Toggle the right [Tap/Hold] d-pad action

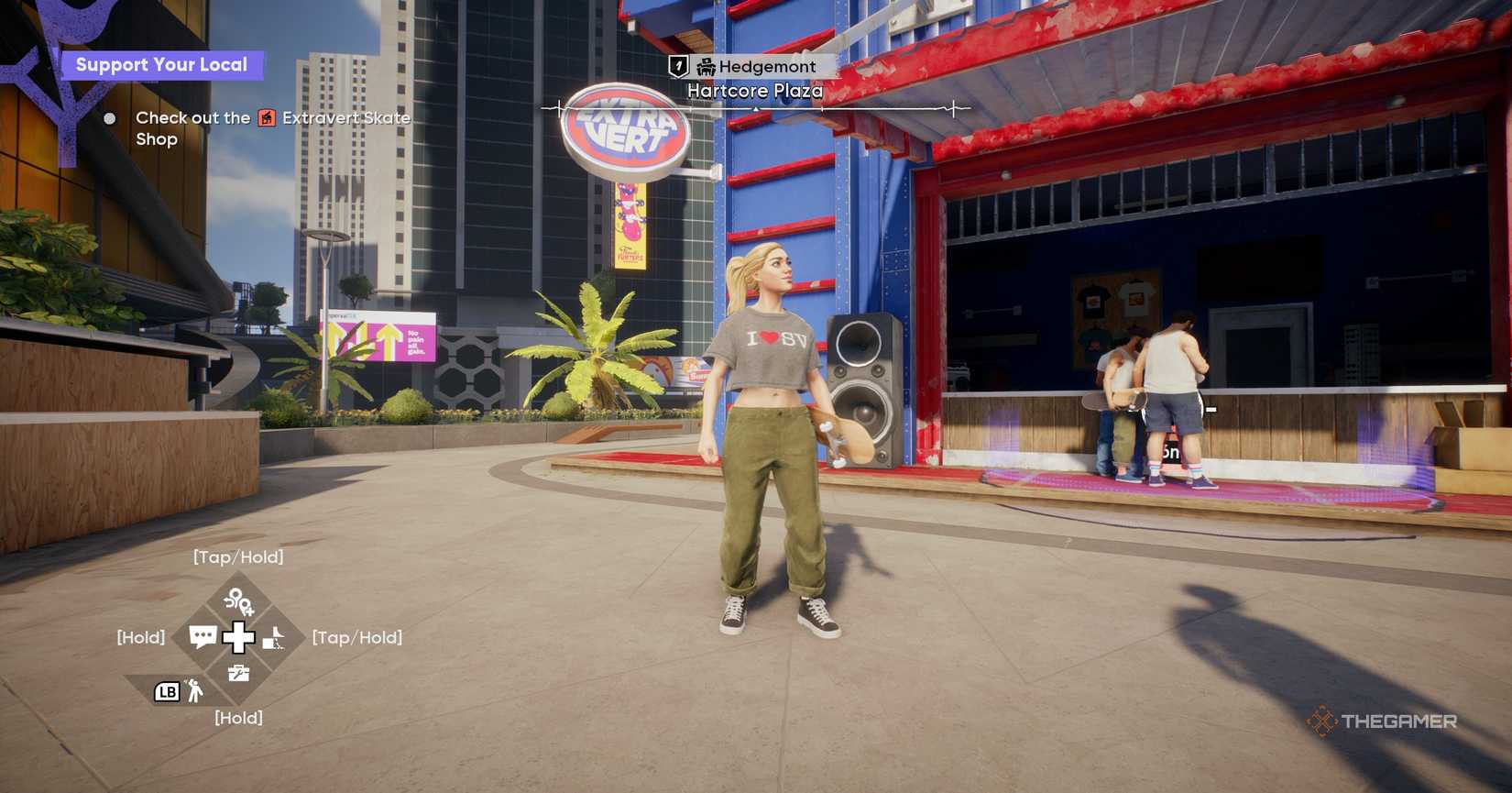[356, 637]
